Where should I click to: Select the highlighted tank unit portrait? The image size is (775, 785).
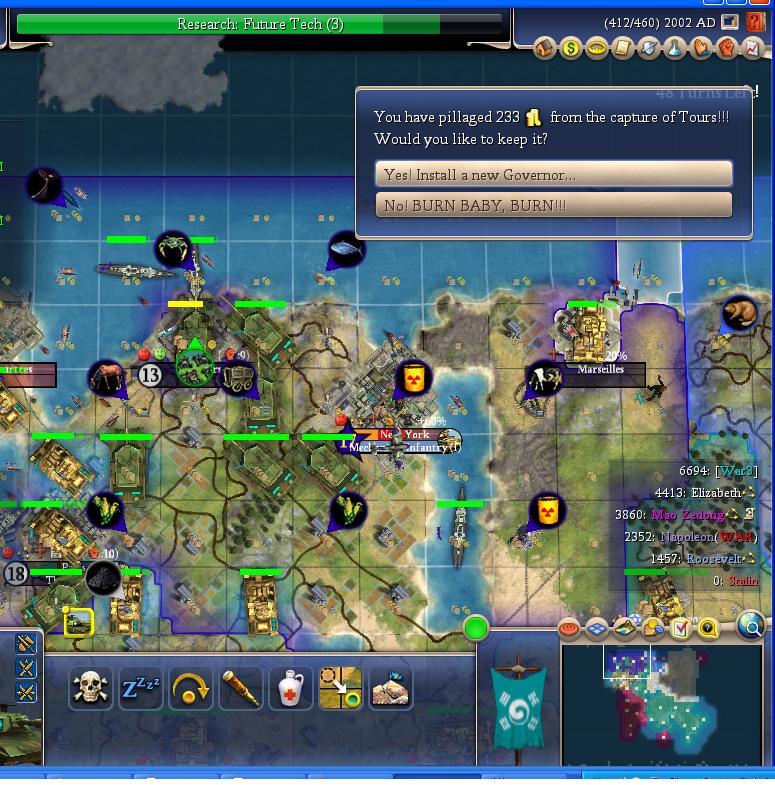tap(78, 622)
